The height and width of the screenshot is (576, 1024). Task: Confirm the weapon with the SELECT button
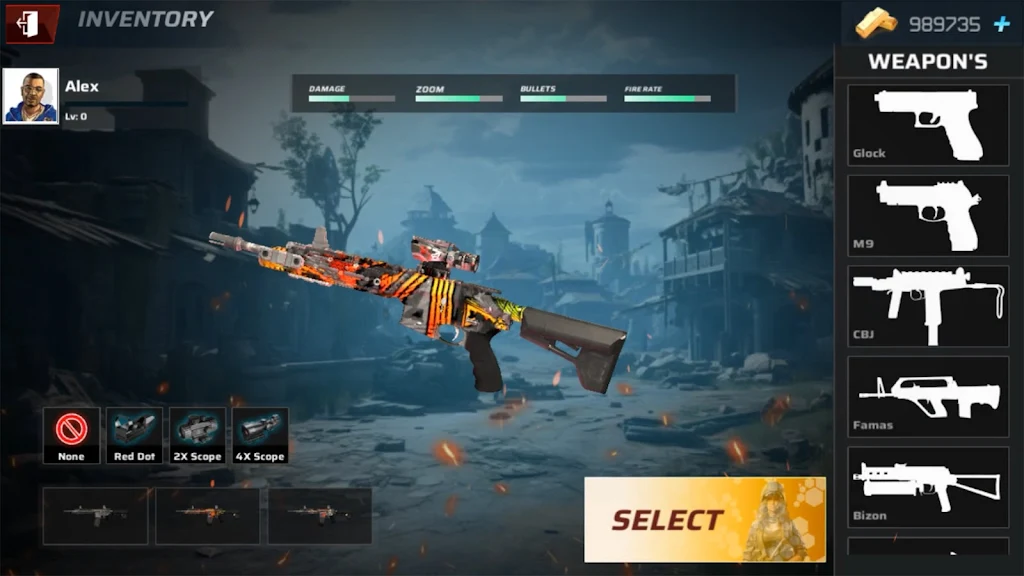pos(705,519)
